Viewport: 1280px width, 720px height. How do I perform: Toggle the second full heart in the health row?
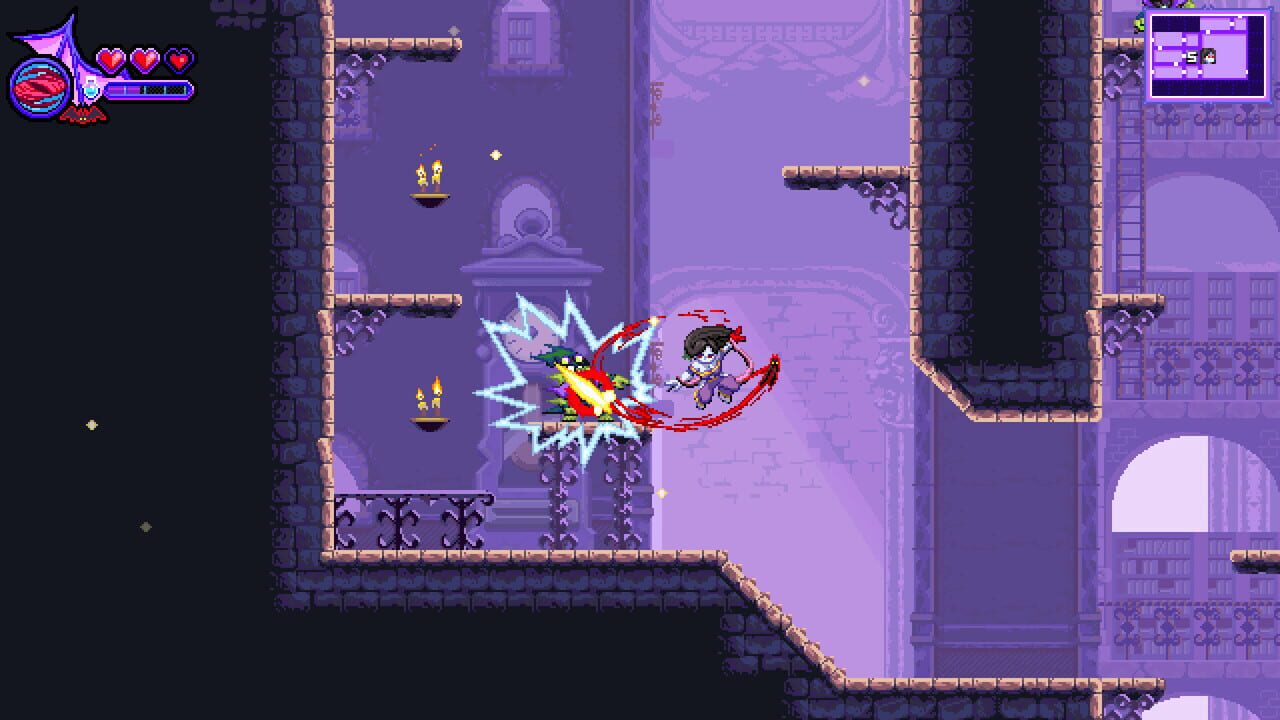tap(143, 58)
